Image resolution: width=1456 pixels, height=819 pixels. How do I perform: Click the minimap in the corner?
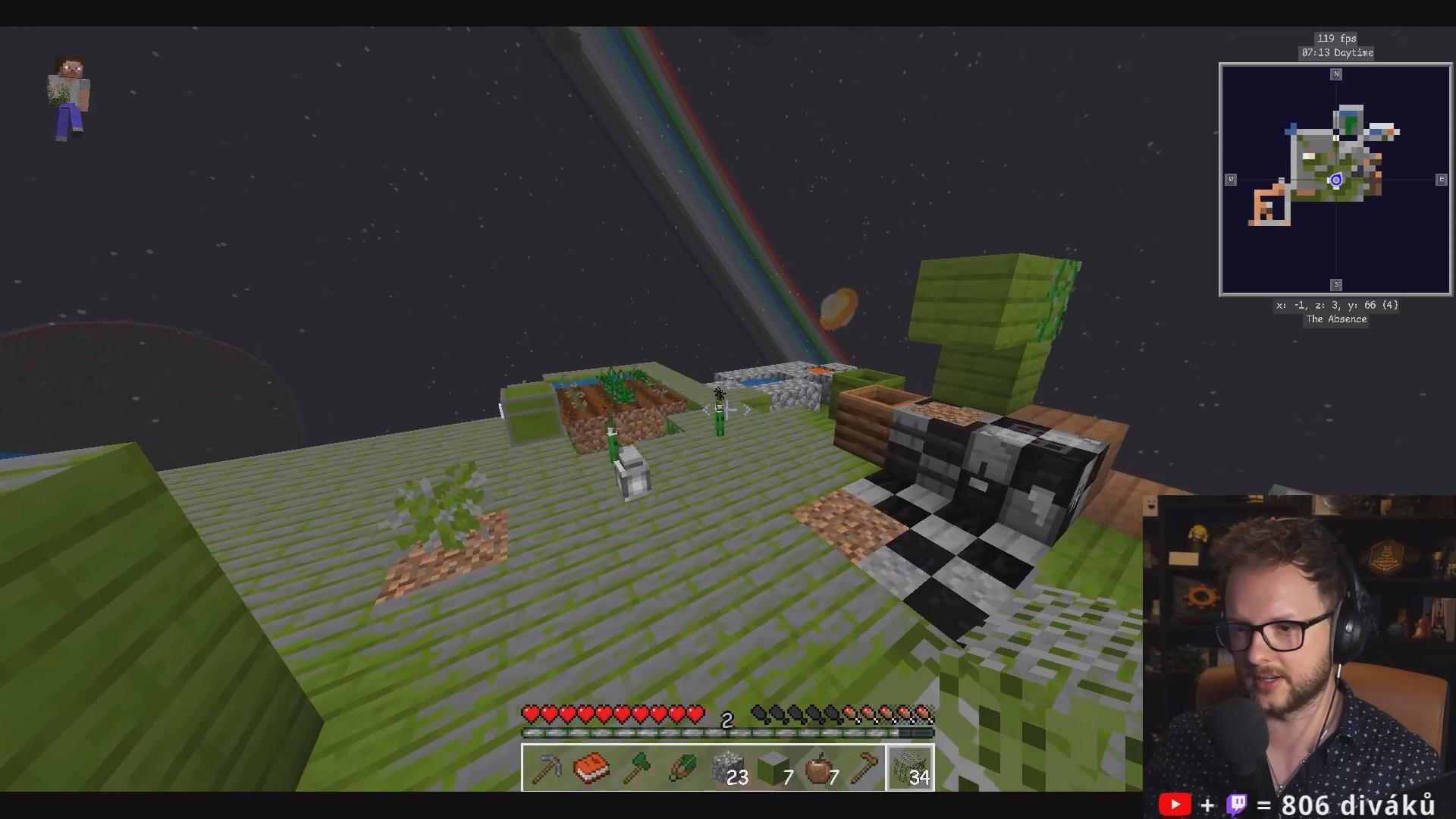(x=1335, y=179)
